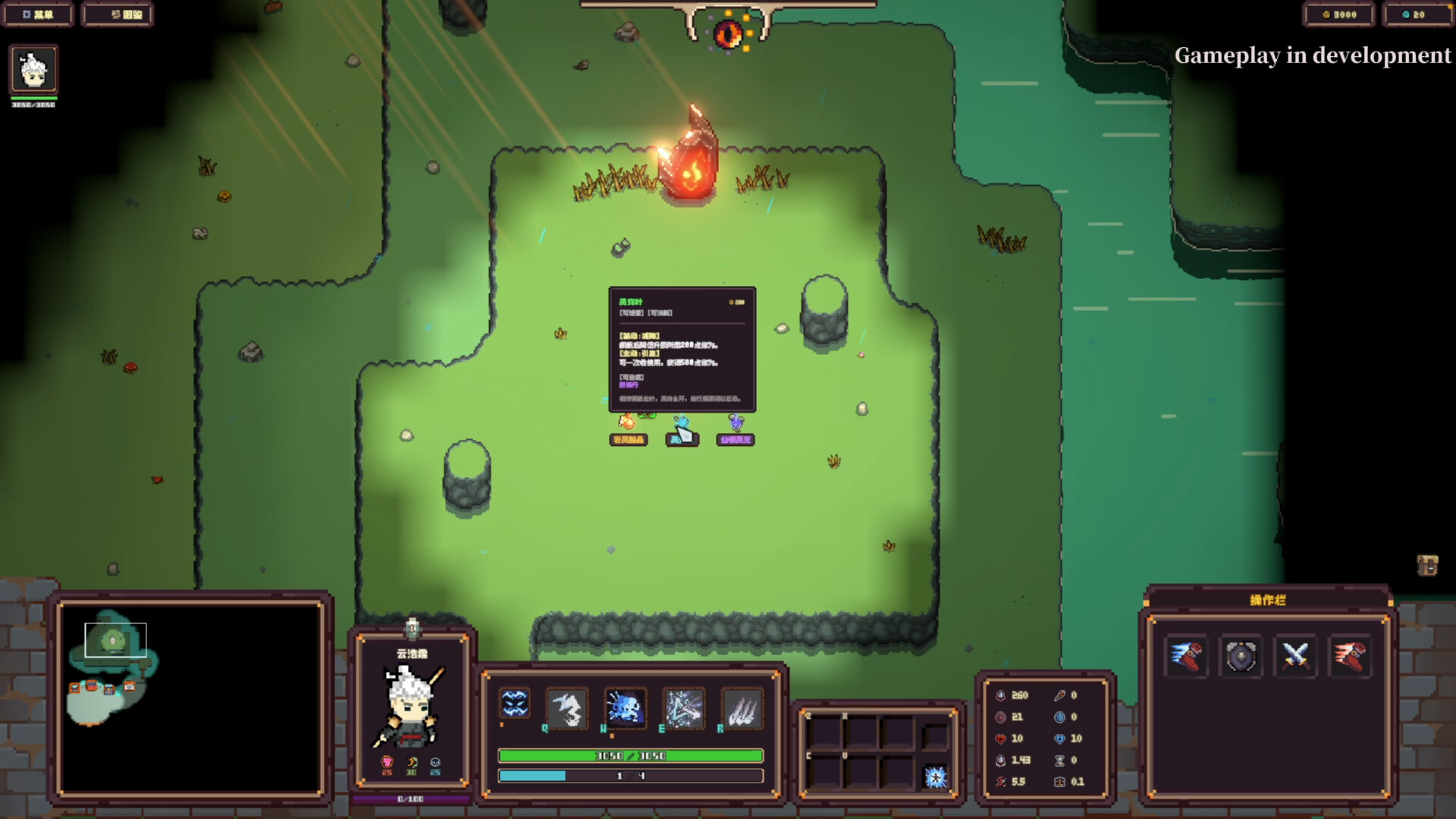Click the boss eye icon at top center
The width and height of the screenshot is (1456, 819).
point(729,32)
